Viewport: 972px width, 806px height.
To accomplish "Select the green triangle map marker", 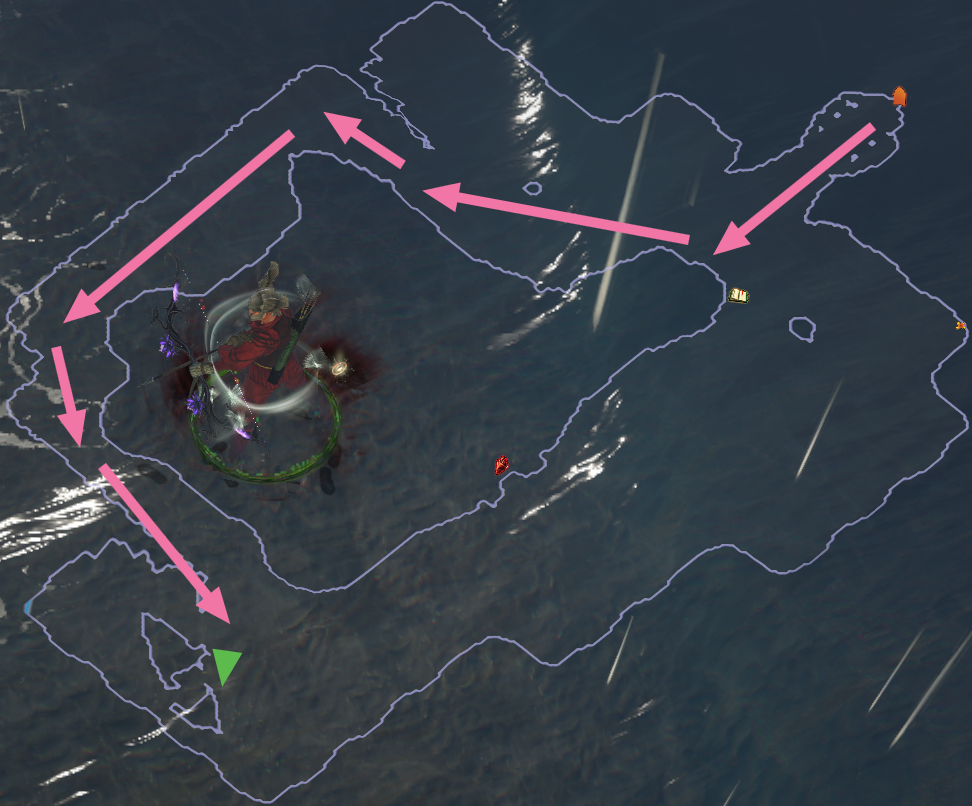I will pos(226,664).
